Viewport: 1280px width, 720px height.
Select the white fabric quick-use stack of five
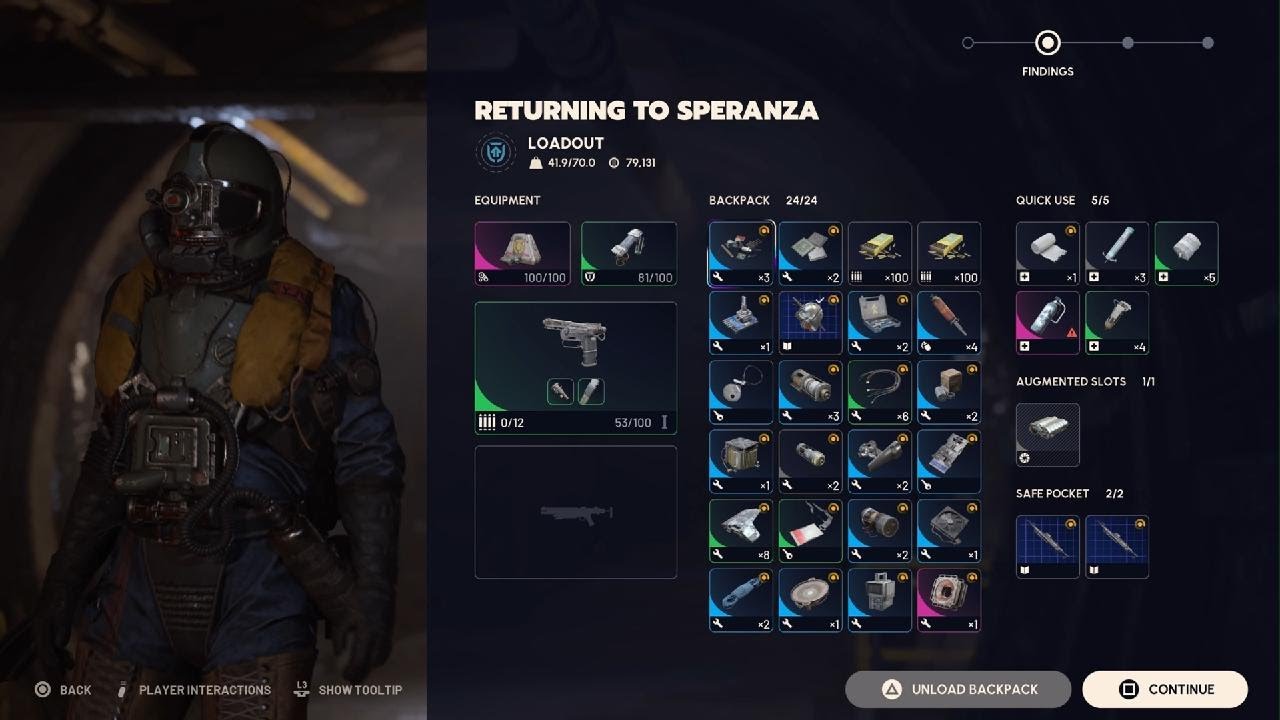coord(1186,253)
